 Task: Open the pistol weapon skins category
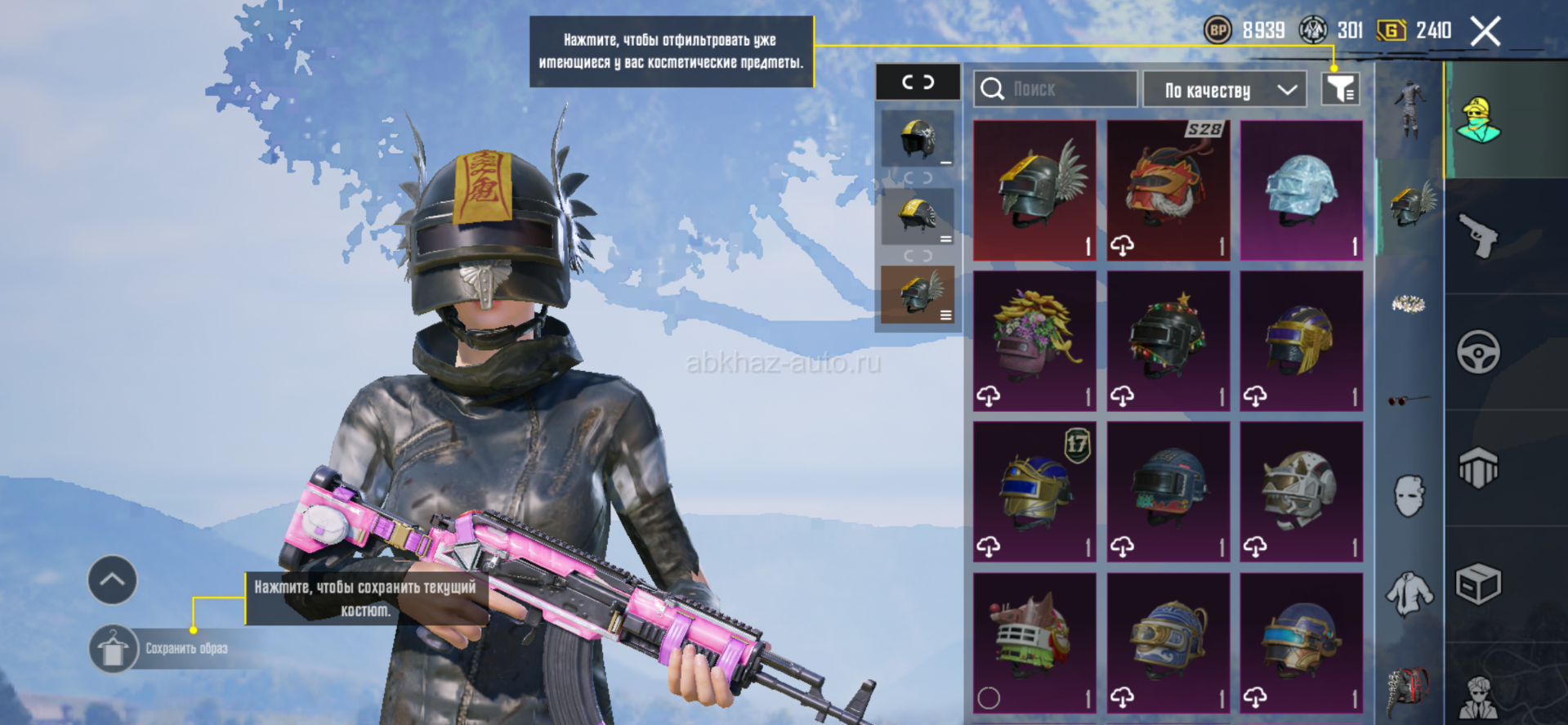pyautogui.click(x=1478, y=236)
